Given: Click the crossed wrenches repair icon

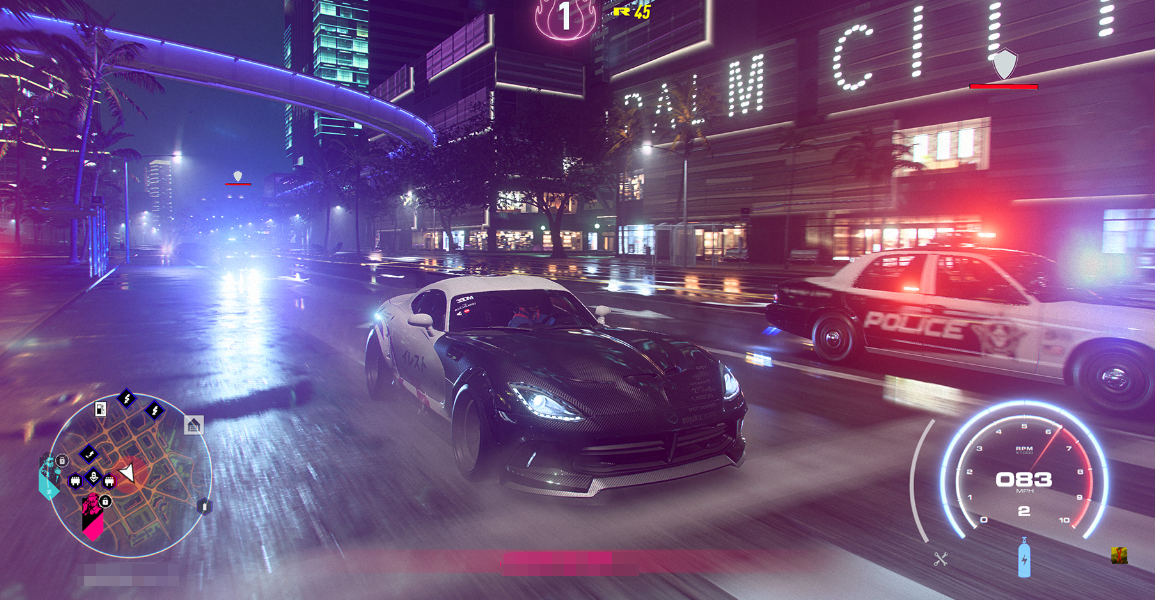Looking at the screenshot, I should point(940,559).
